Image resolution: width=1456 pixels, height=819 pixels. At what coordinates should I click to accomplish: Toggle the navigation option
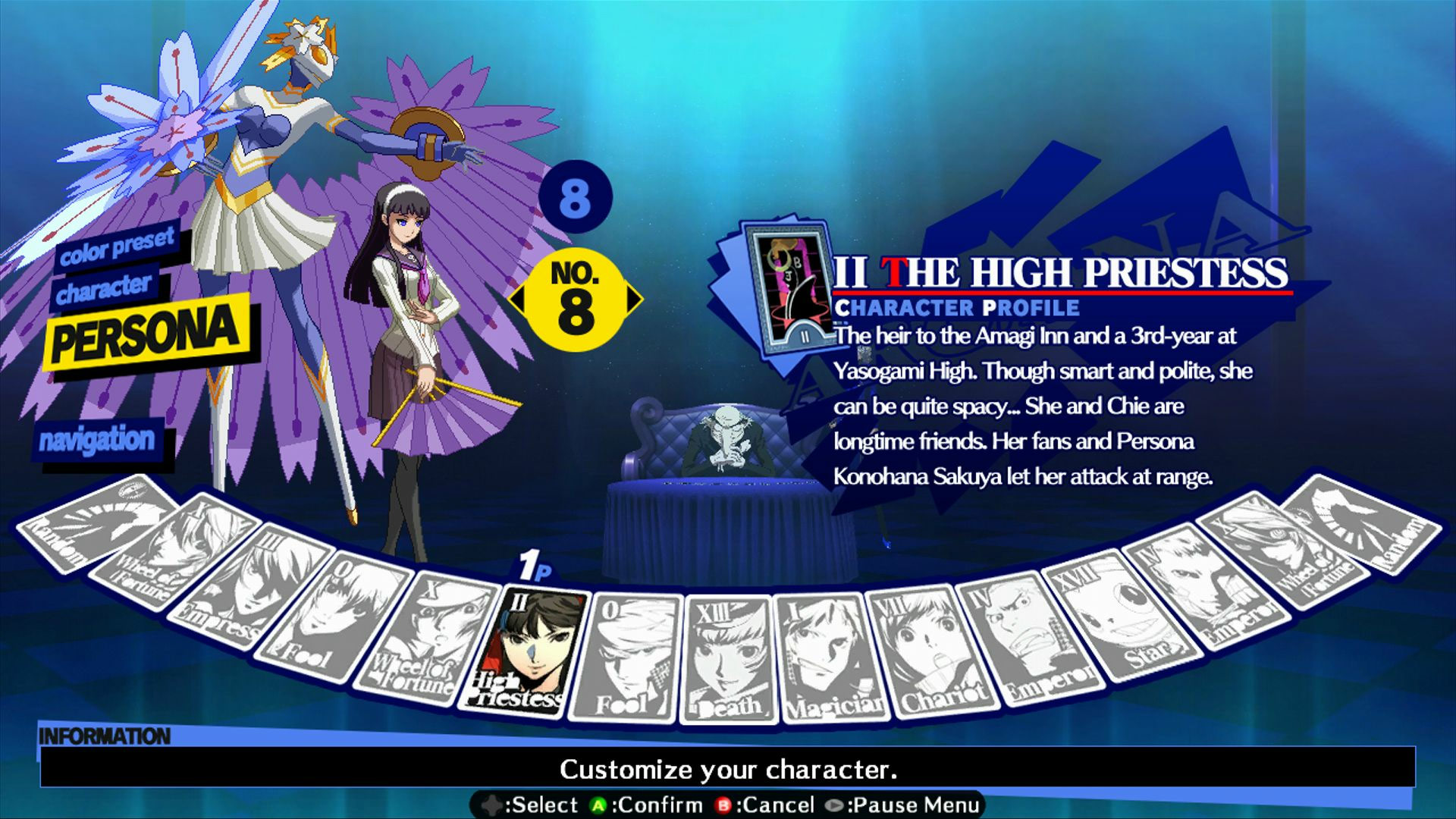pos(99,438)
